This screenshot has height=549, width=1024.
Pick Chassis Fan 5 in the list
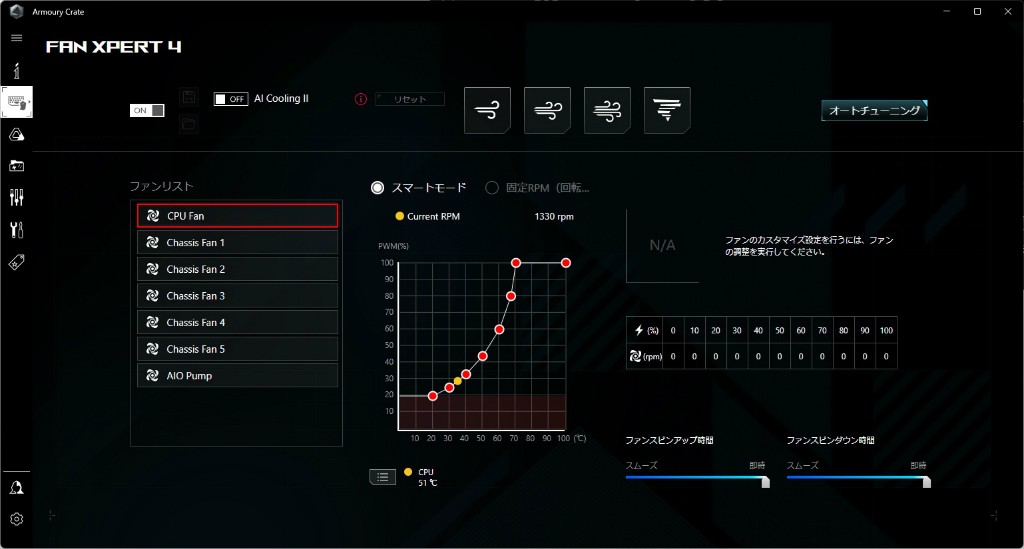tap(237, 349)
